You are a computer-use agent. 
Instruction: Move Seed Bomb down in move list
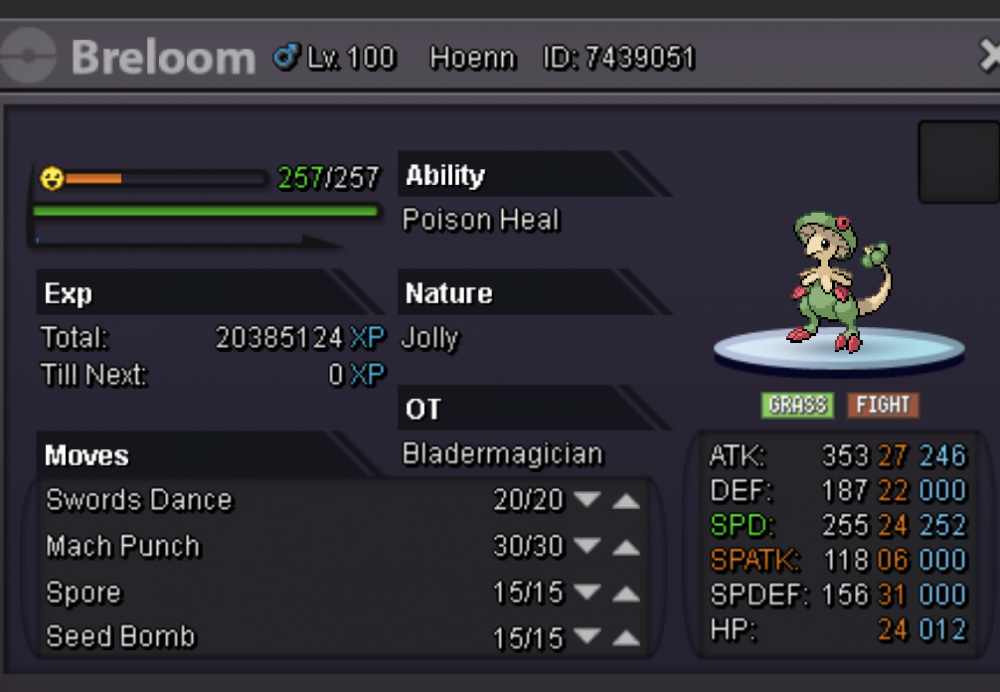pos(586,637)
